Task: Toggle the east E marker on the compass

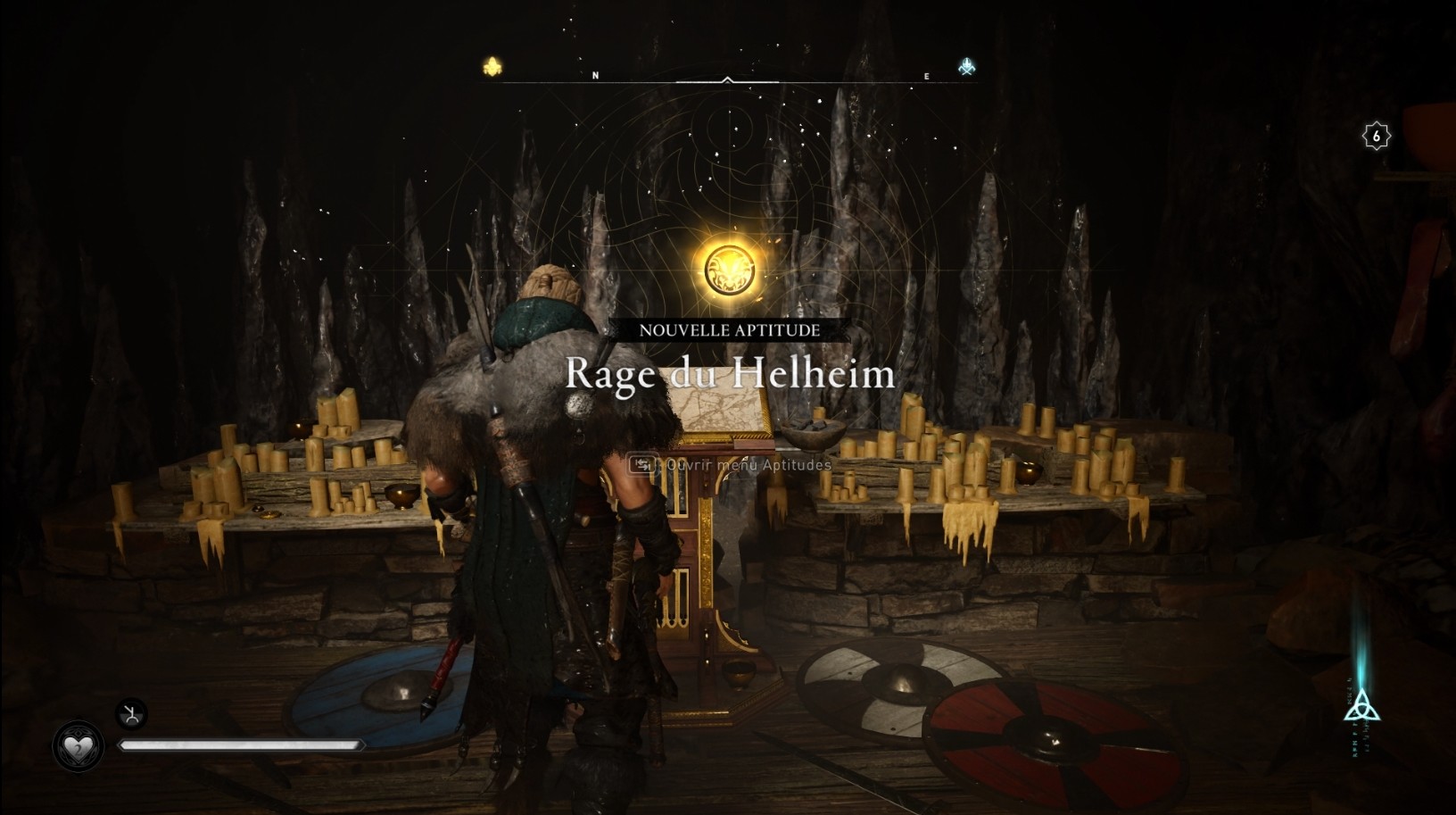Action: pos(928,75)
